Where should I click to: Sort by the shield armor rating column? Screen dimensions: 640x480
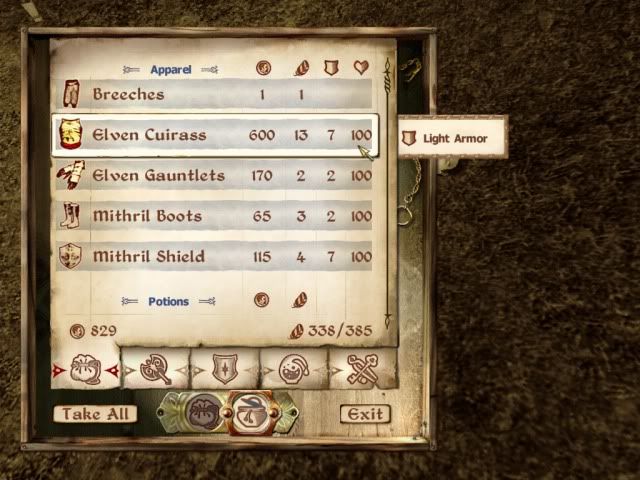331,69
